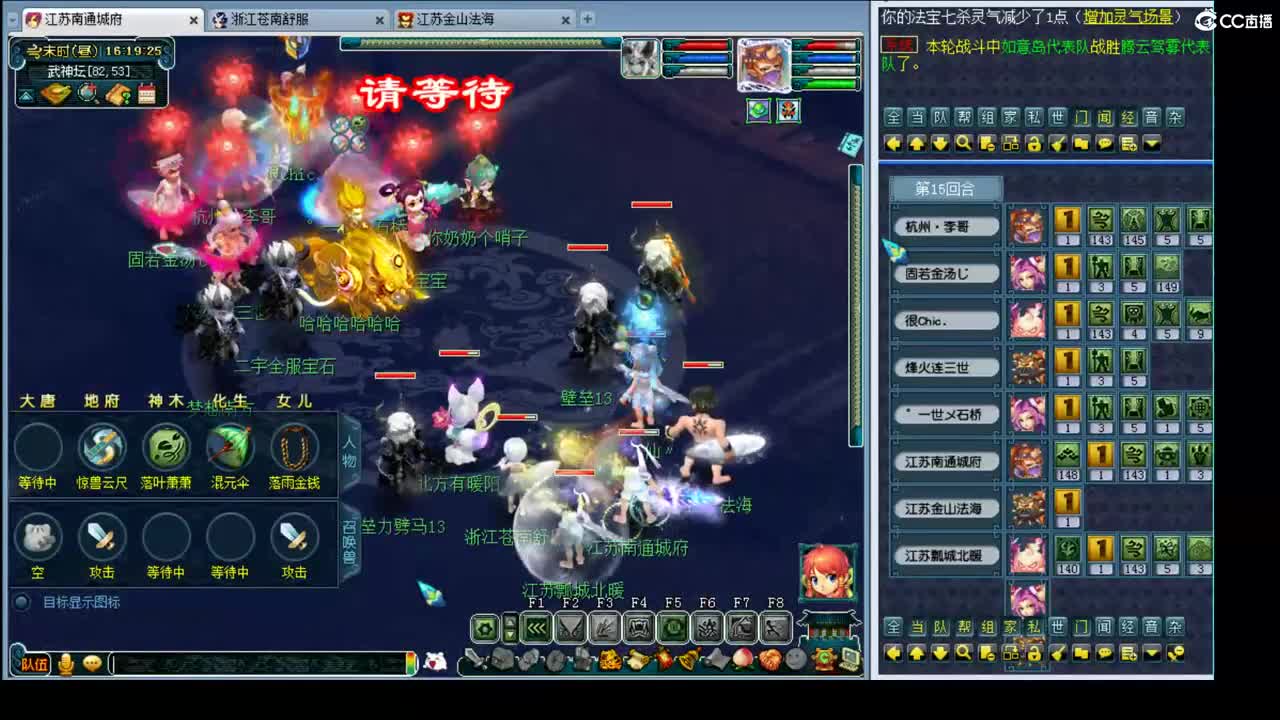Image resolution: width=1280 pixels, height=720 pixels.
Task: Click the magnifier search icon in chat toolbar
Action: 961,143
